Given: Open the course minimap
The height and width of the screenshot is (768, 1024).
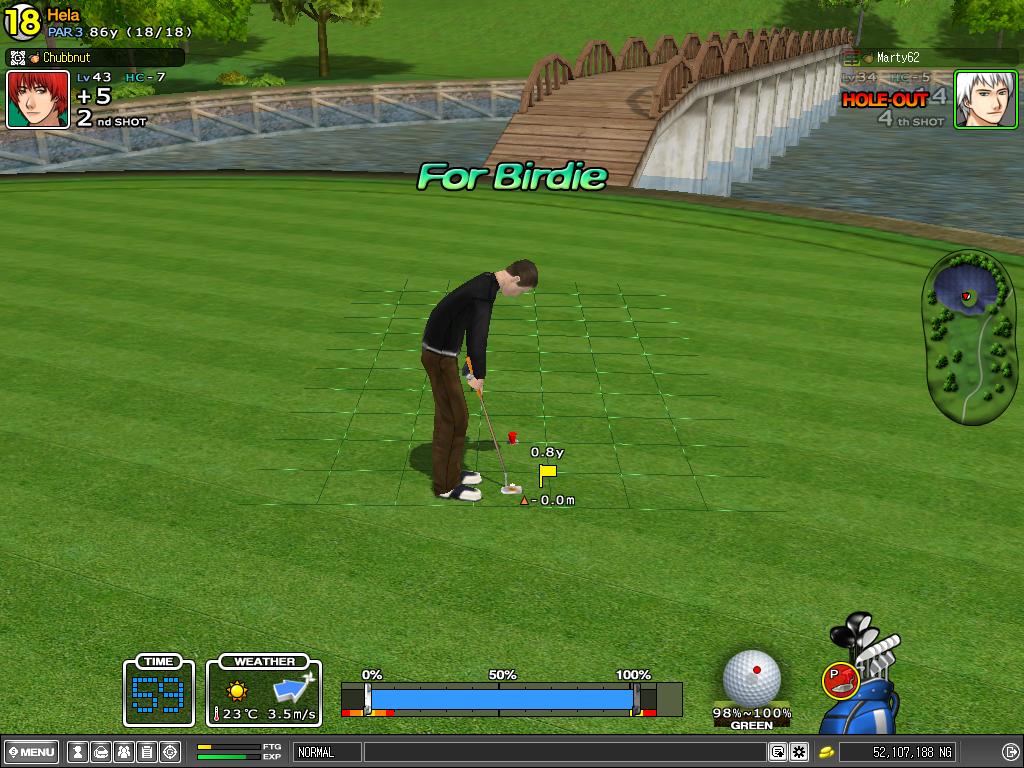Looking at the screenshot, I should [968, 335].
